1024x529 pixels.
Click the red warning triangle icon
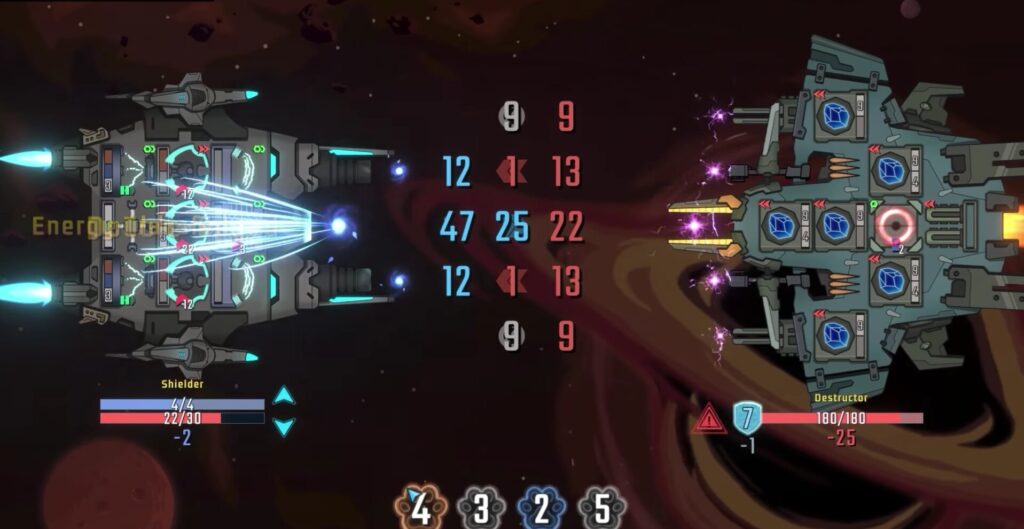pyautogui.click(x=709, y=419)
